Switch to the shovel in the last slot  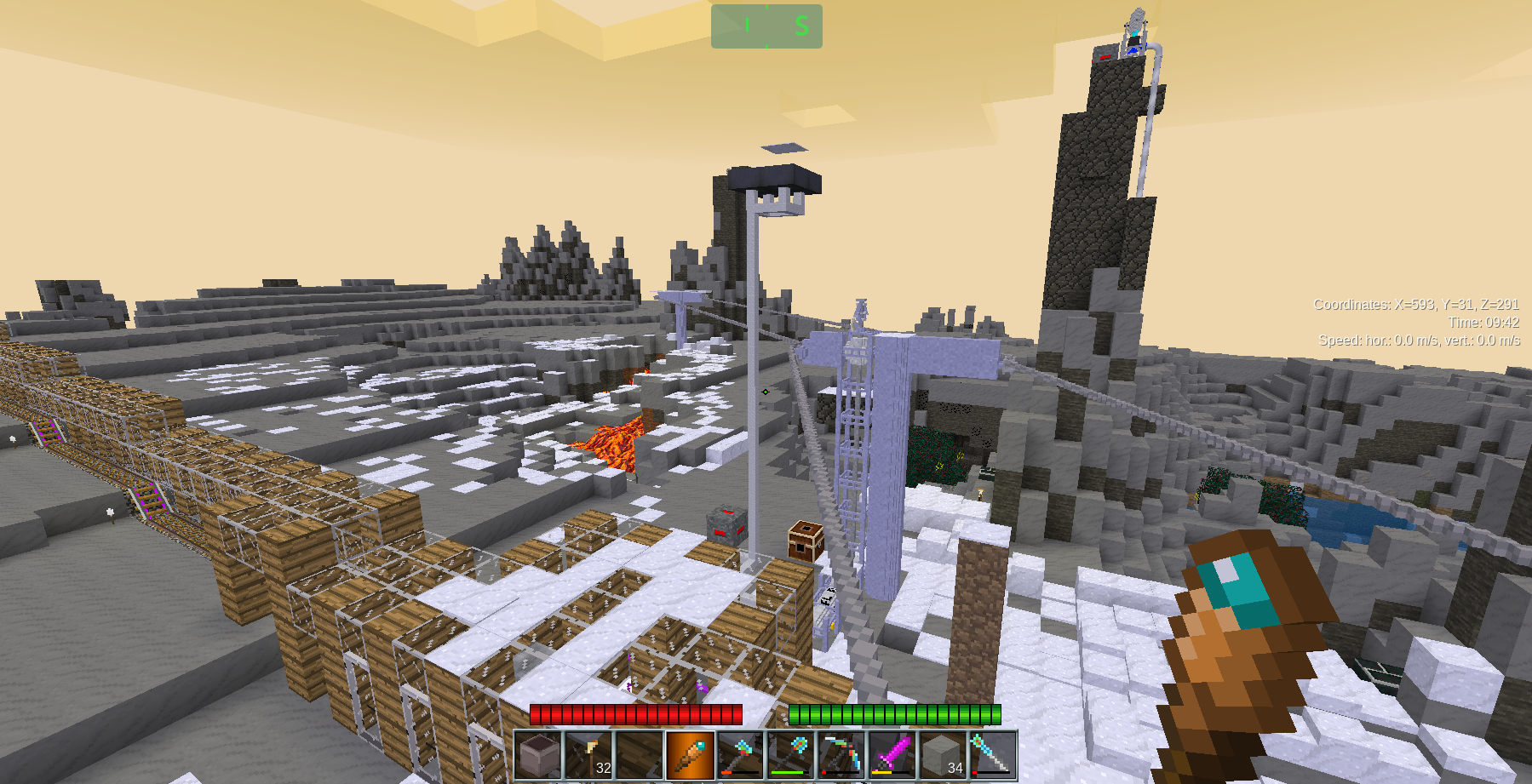tap(992, 755)
